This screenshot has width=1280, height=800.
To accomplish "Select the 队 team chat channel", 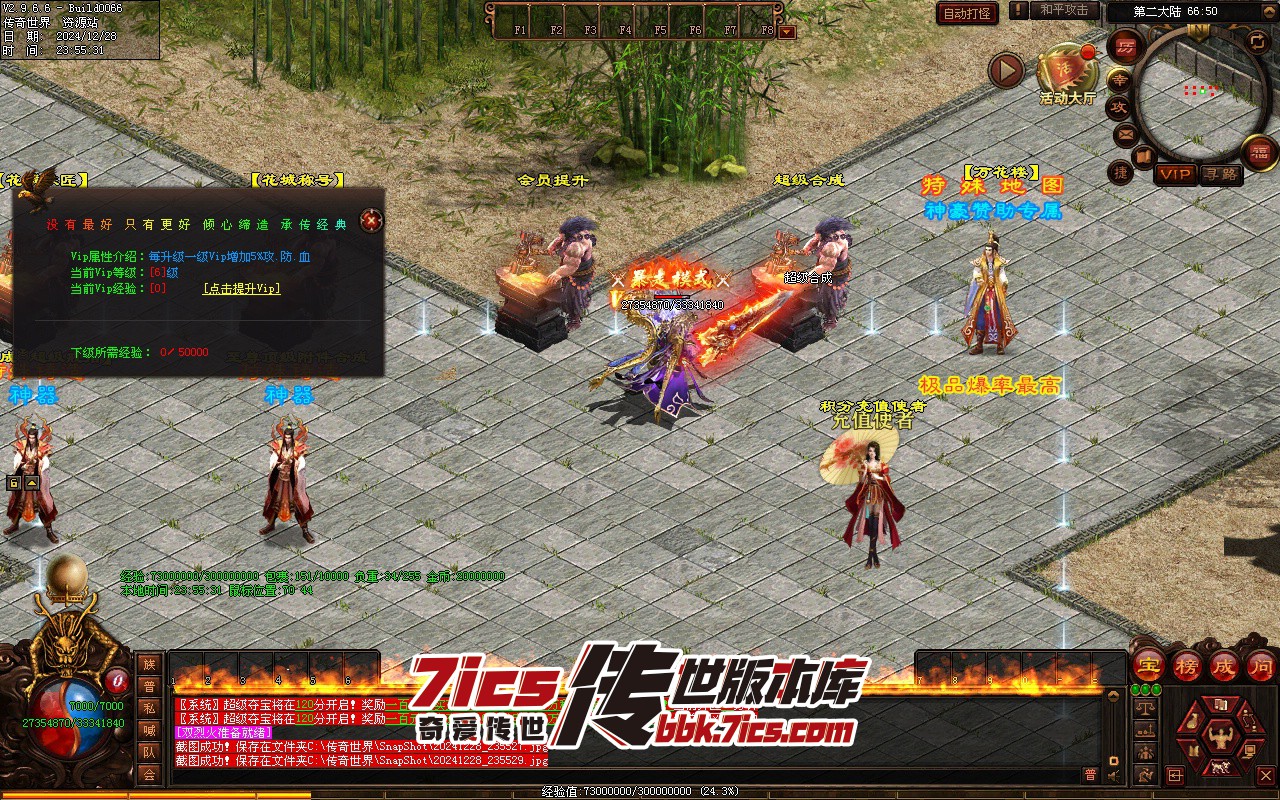I will 149,752.
